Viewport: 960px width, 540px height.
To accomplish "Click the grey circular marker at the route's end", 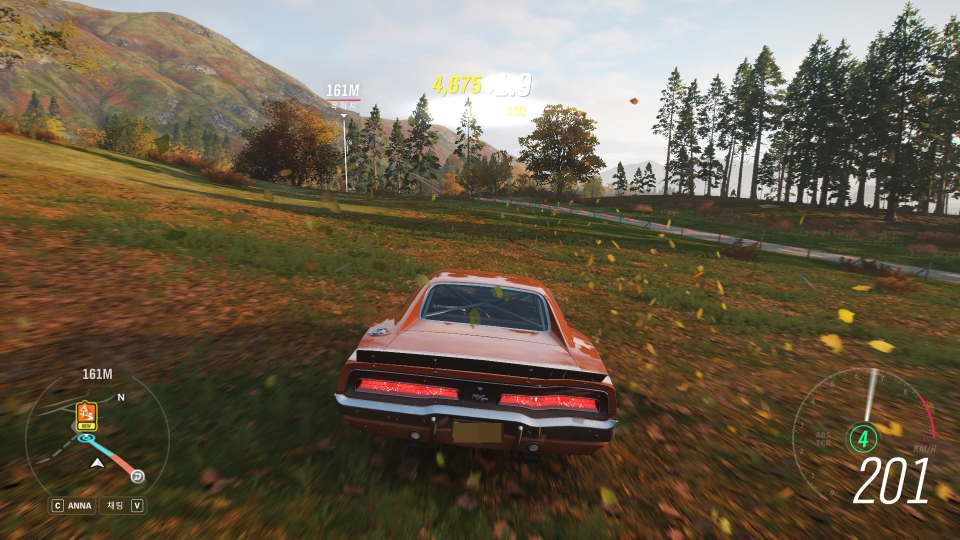I will tap(138, 475).
